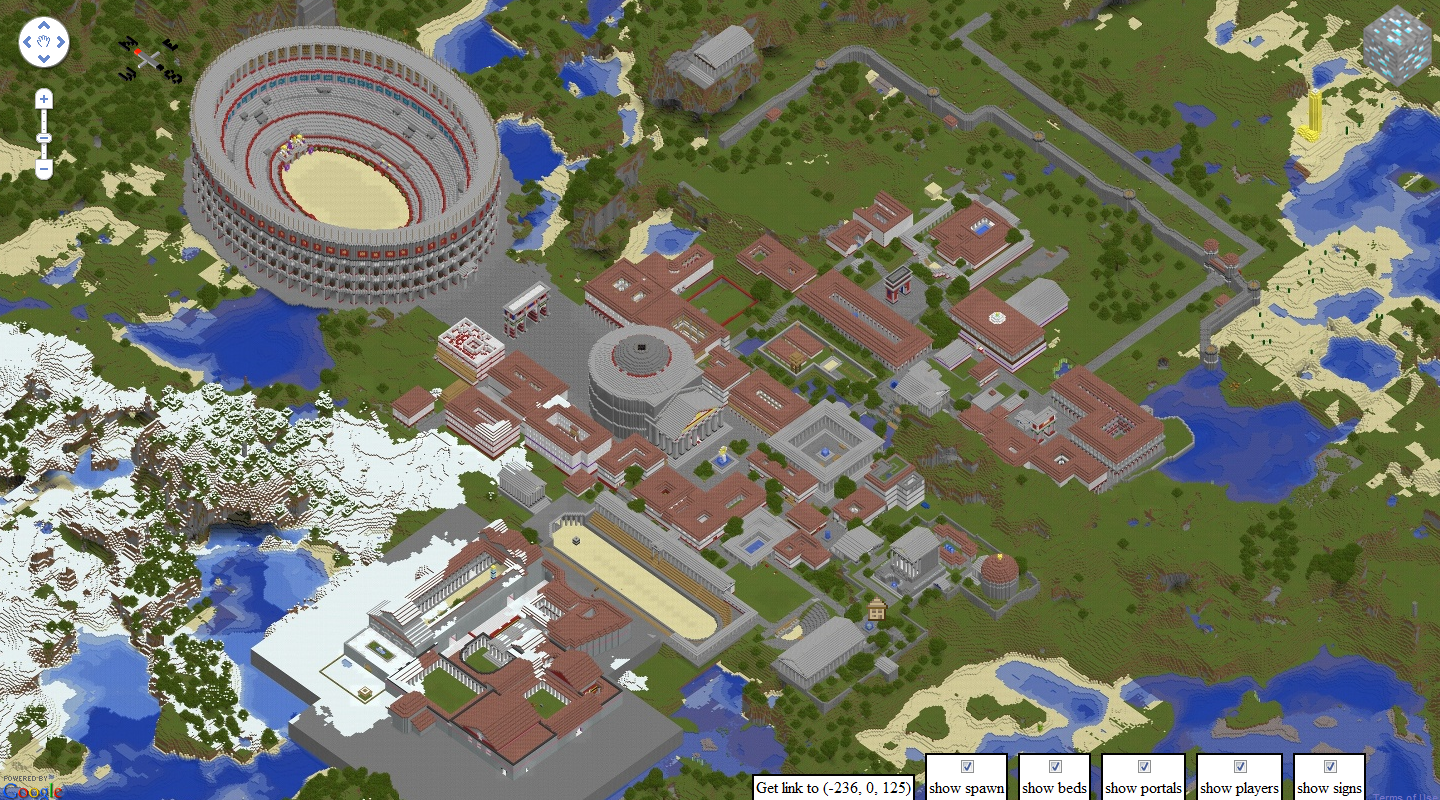Viewport: 1440px width, 800px height.
Task: Toggle the show signs checkbox
Action: [x=1330, y=767]
